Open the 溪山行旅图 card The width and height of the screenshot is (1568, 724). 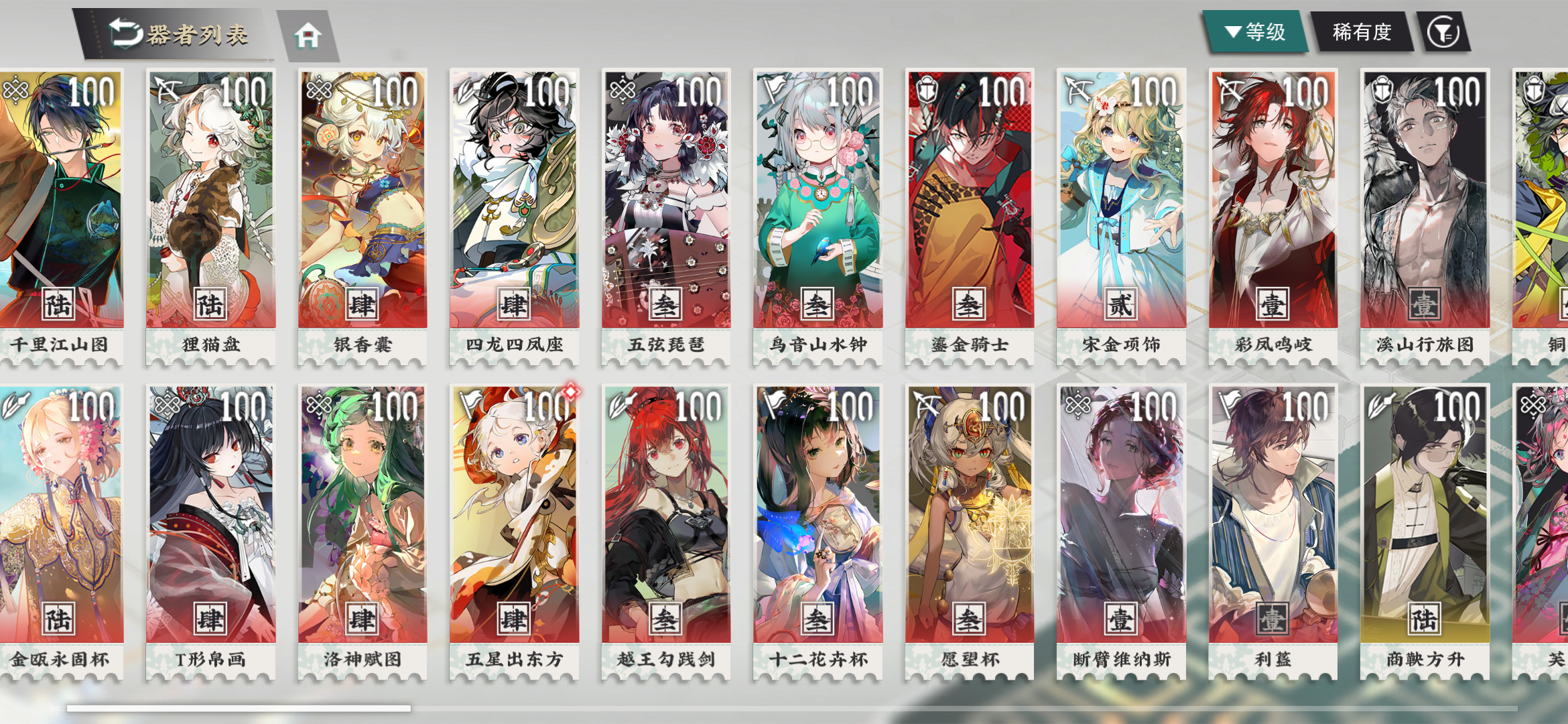tap(1425, 201)
